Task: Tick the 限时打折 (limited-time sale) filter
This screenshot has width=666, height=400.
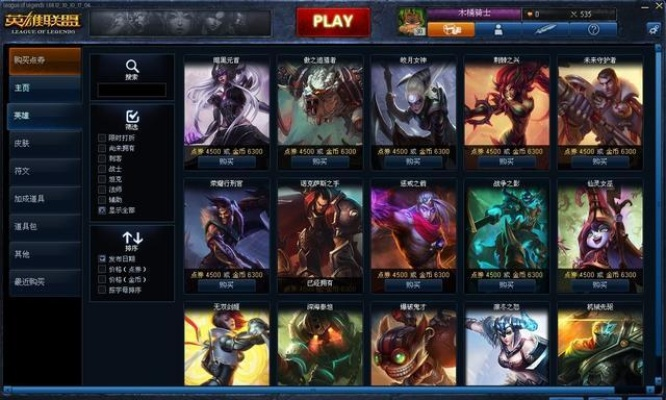Action: point(102,136)
